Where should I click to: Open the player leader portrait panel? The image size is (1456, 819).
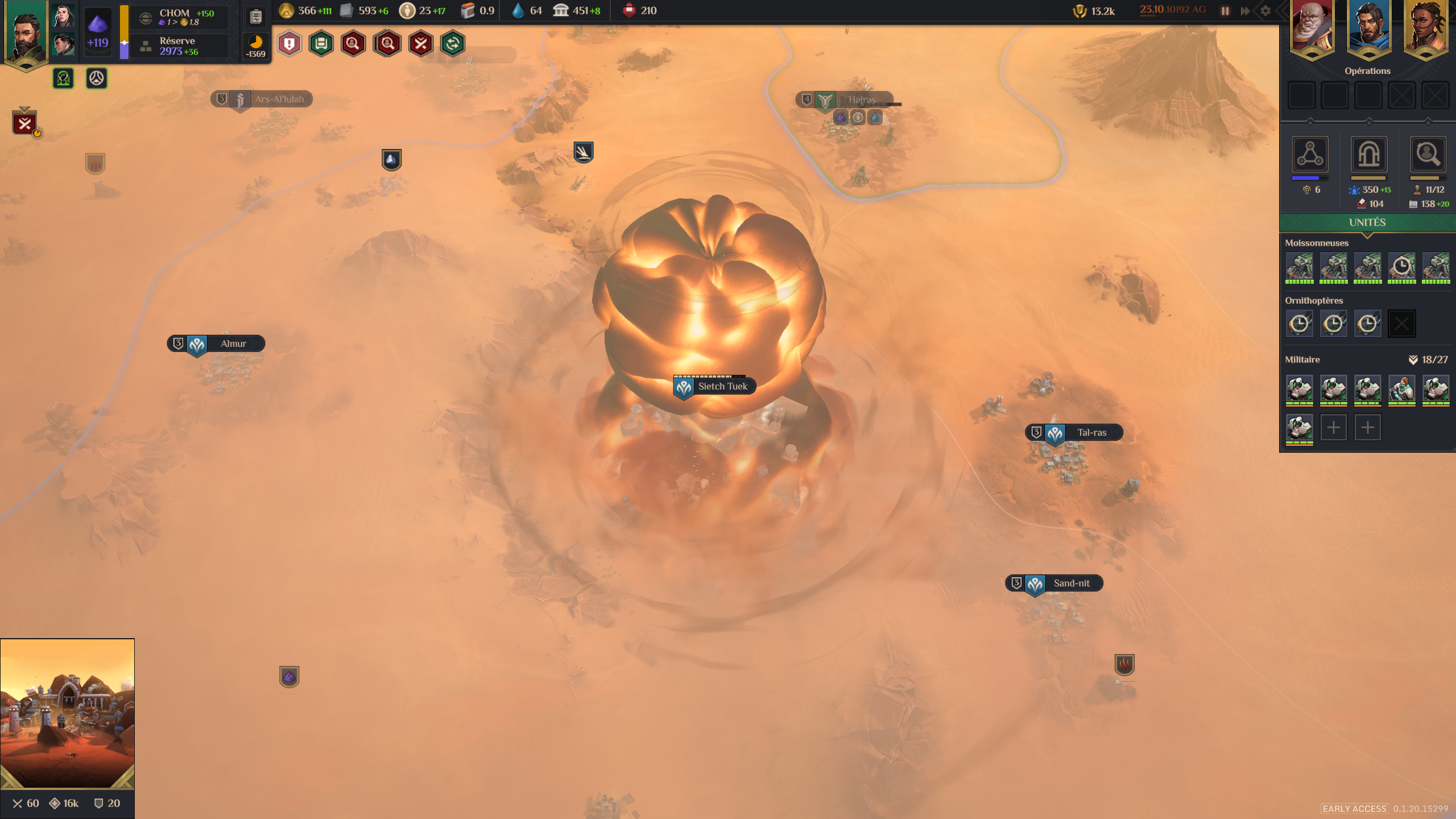[25, 34]
